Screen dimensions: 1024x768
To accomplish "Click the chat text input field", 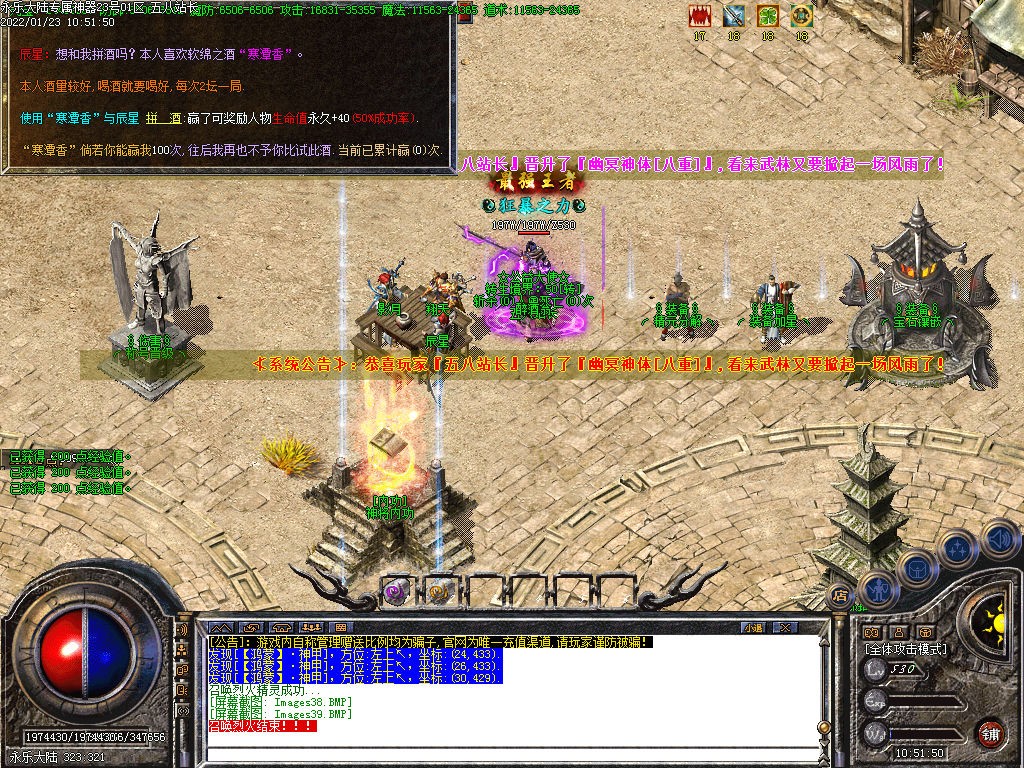I will click(x=500, y=754).
